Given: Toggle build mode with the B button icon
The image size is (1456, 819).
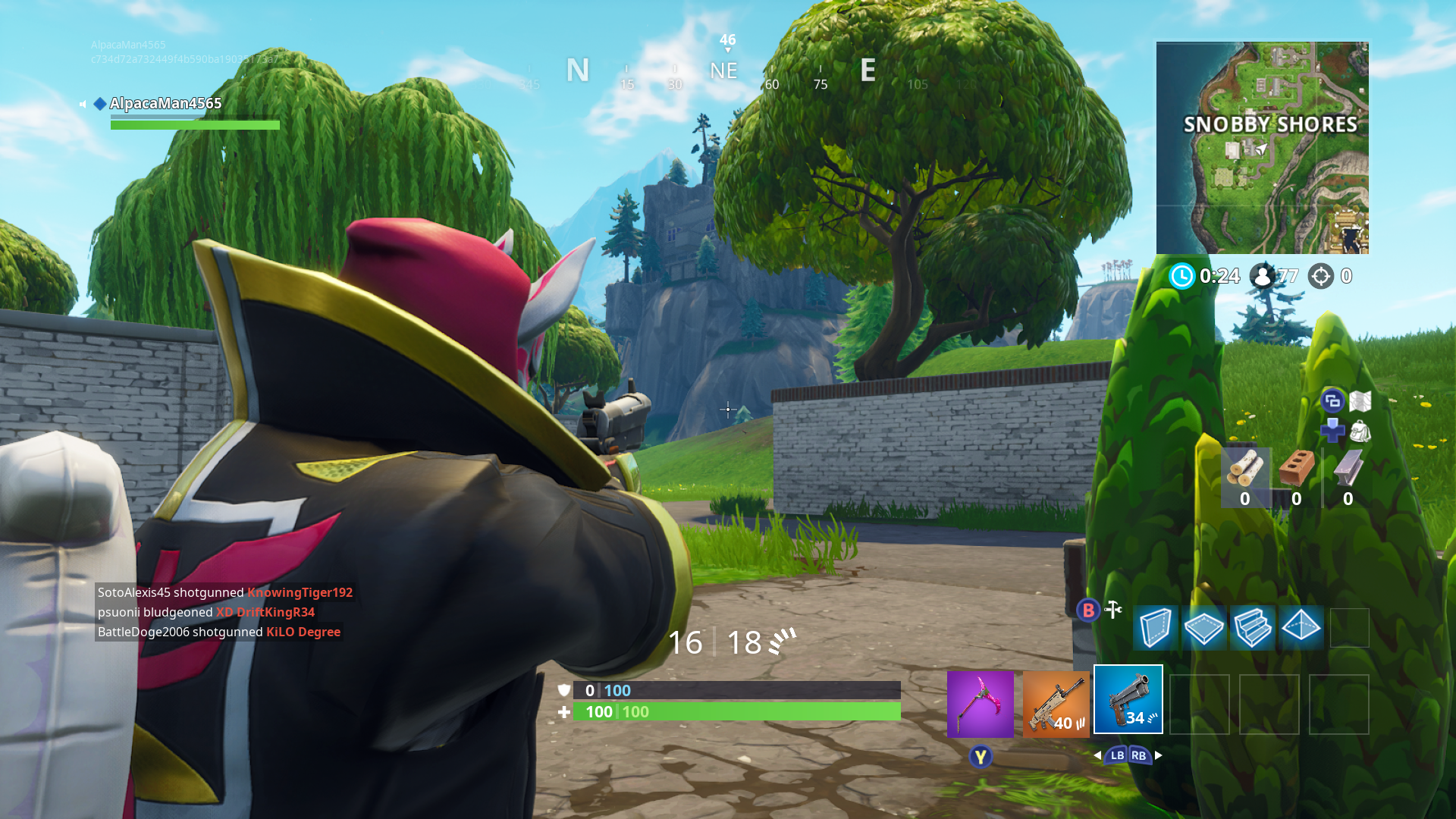Looking at the screenshot, I should tap(1087, 610).
